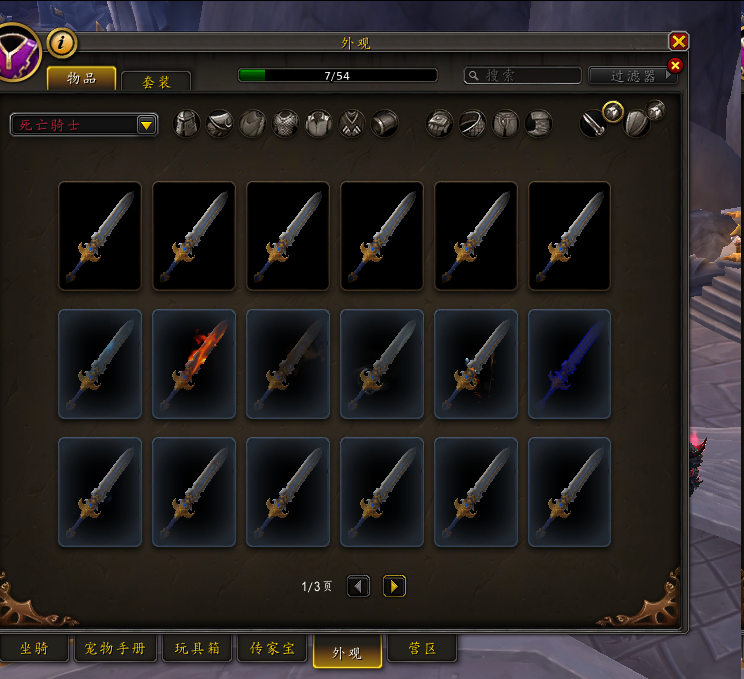Go to the next appearance page
Screen dimensions: 744x679
pyautogui.click(x=394, y=586)
